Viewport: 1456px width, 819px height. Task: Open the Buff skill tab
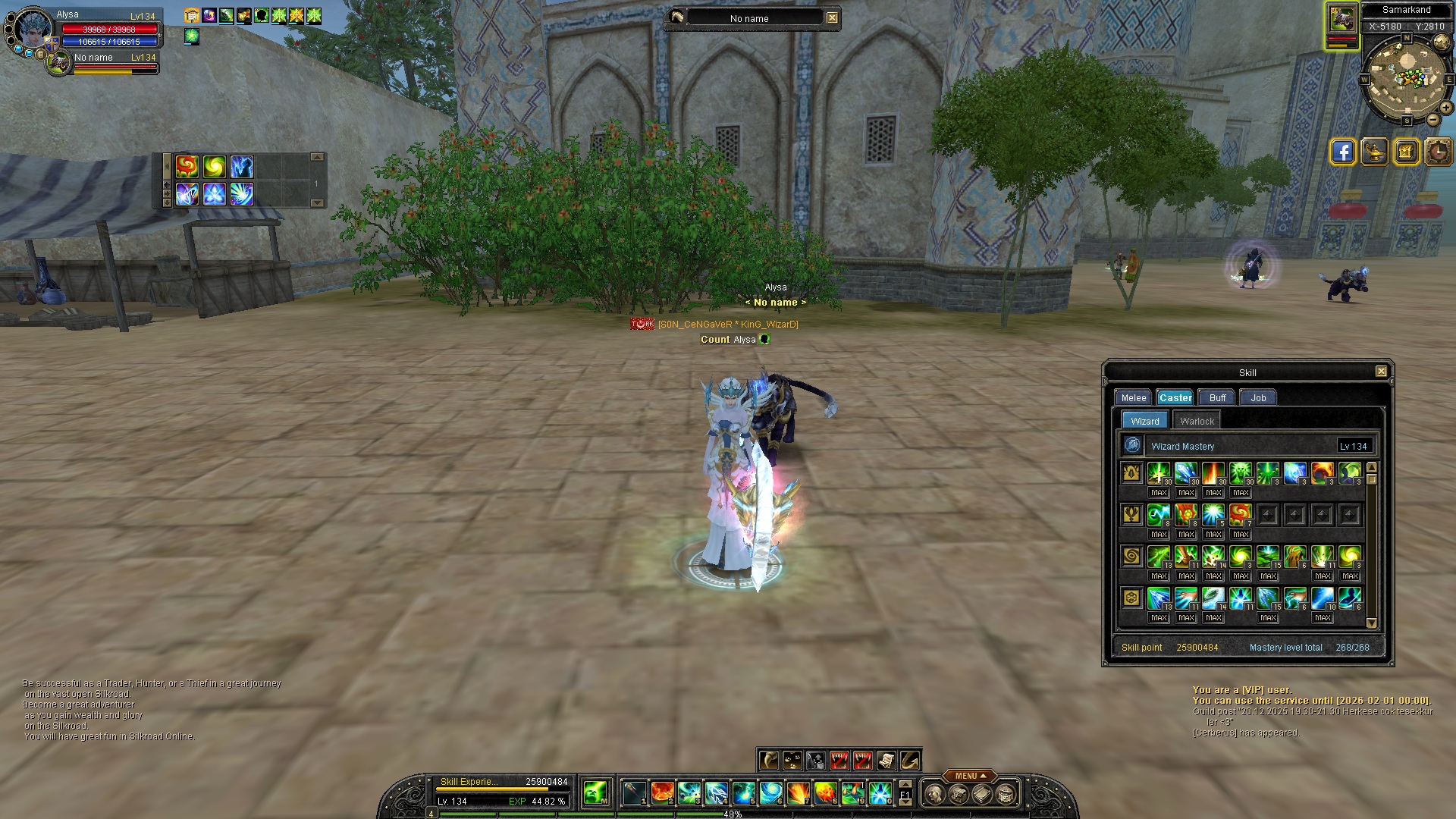pyautogui.click(x=1217, y=397)
